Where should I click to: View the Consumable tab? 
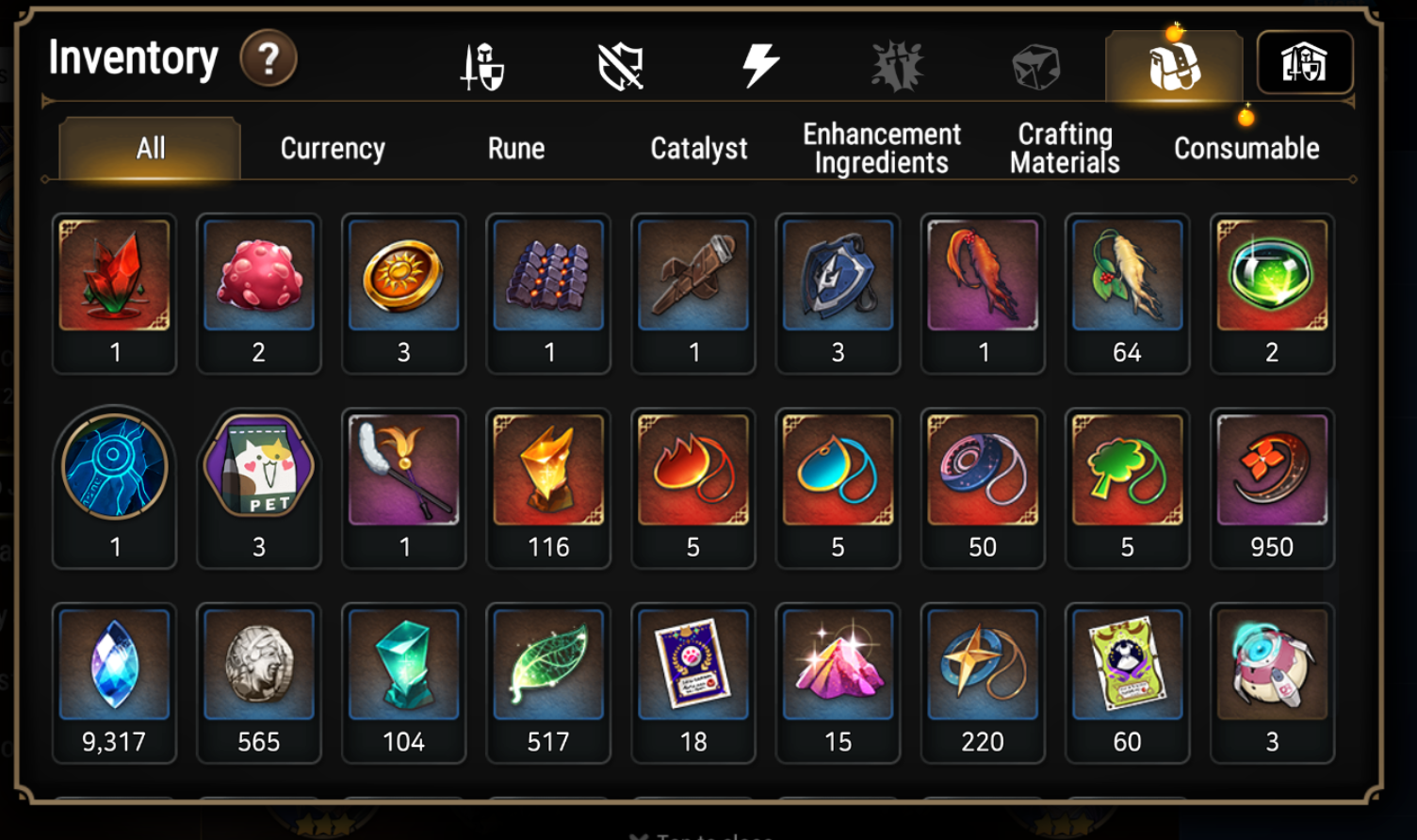pyautogui.click(x=1246, y=148)
